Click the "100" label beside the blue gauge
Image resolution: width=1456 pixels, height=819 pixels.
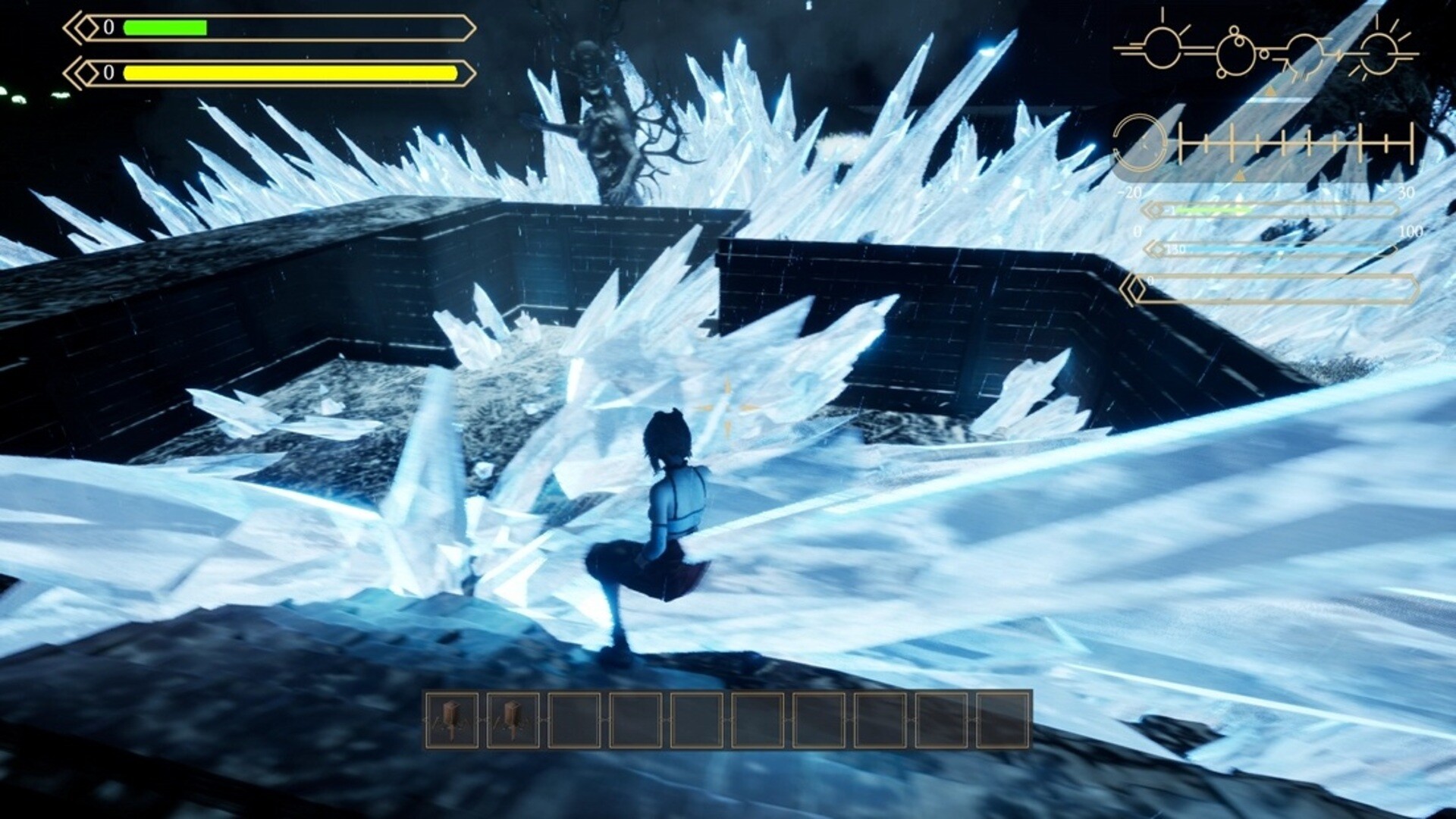pos(1410,233)
